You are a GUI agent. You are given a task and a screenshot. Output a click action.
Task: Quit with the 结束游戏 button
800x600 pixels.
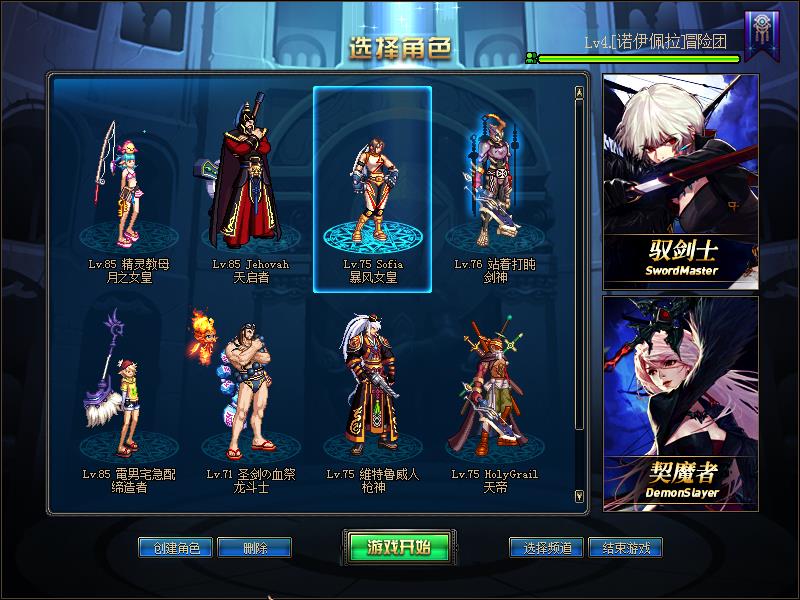coord(625,548)
